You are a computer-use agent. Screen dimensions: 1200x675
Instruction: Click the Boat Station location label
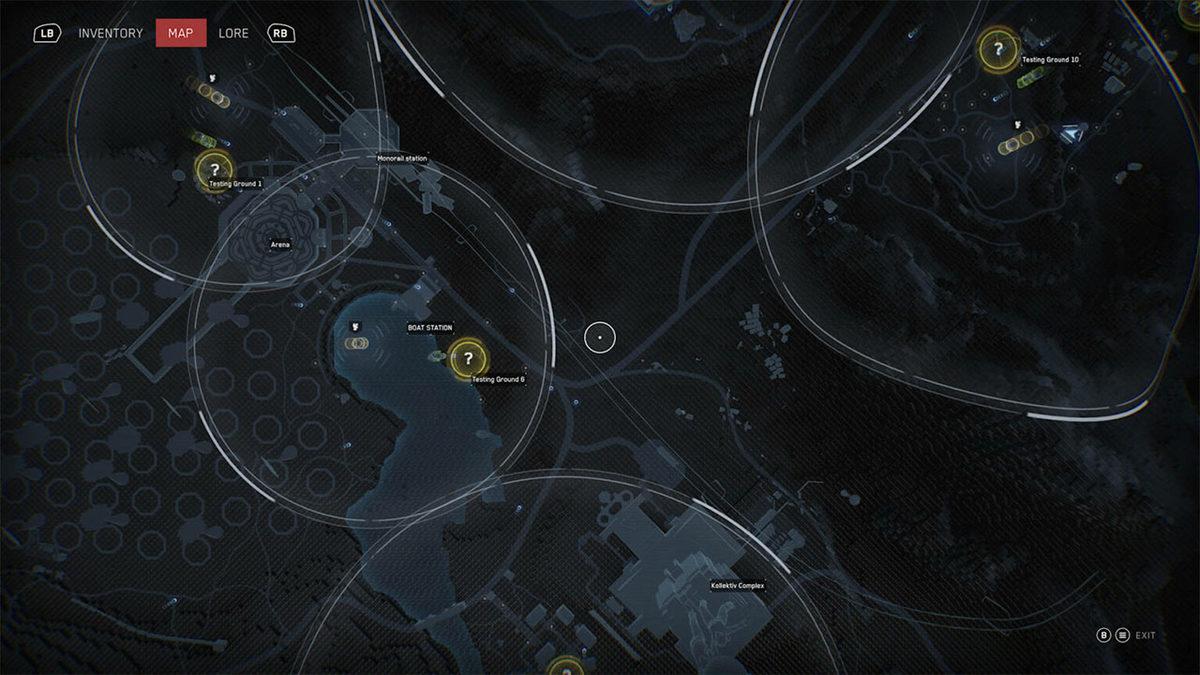click(430, 328)
